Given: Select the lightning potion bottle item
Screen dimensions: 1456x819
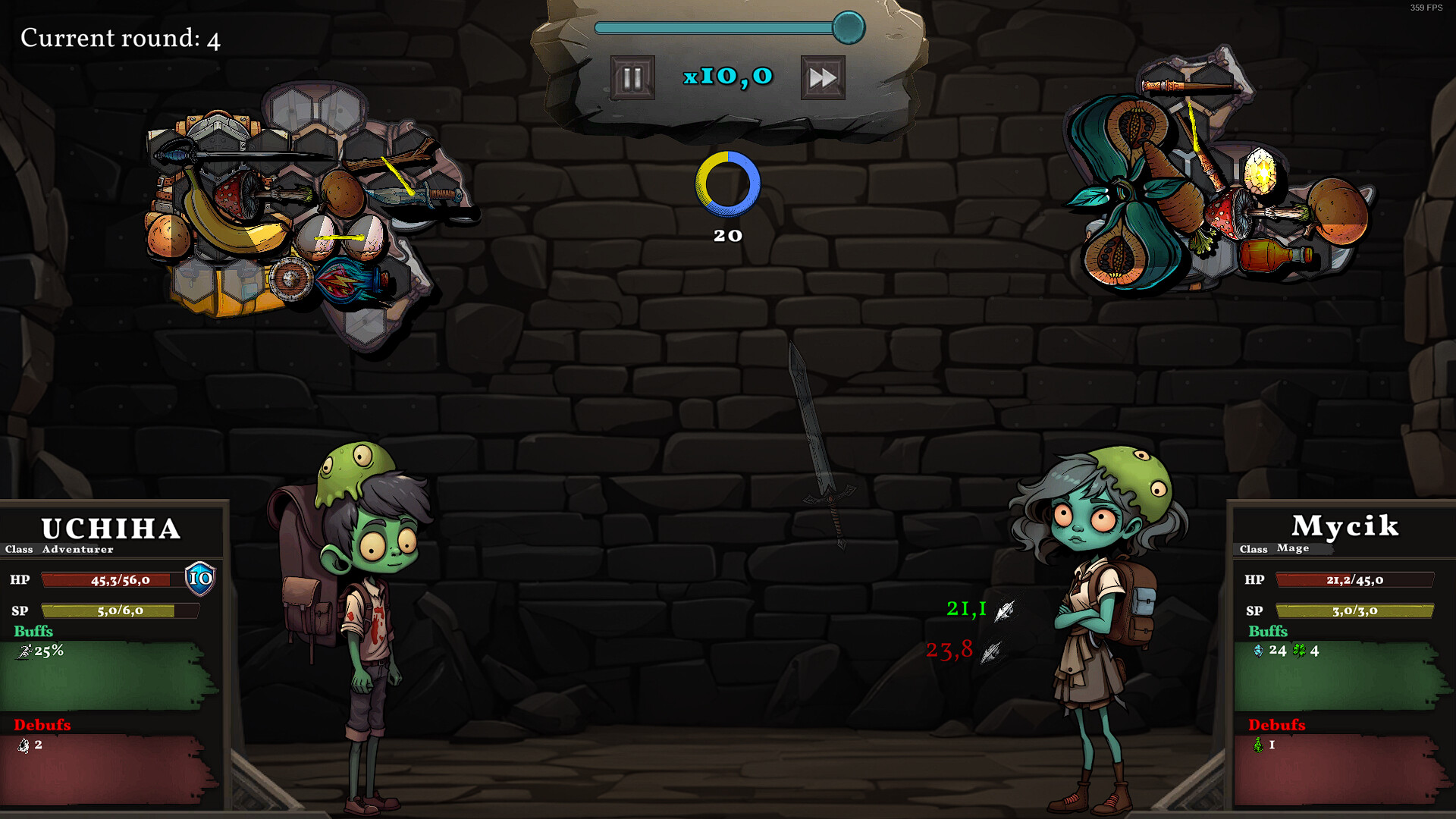Looking at the screenshot, I should 345,280.
